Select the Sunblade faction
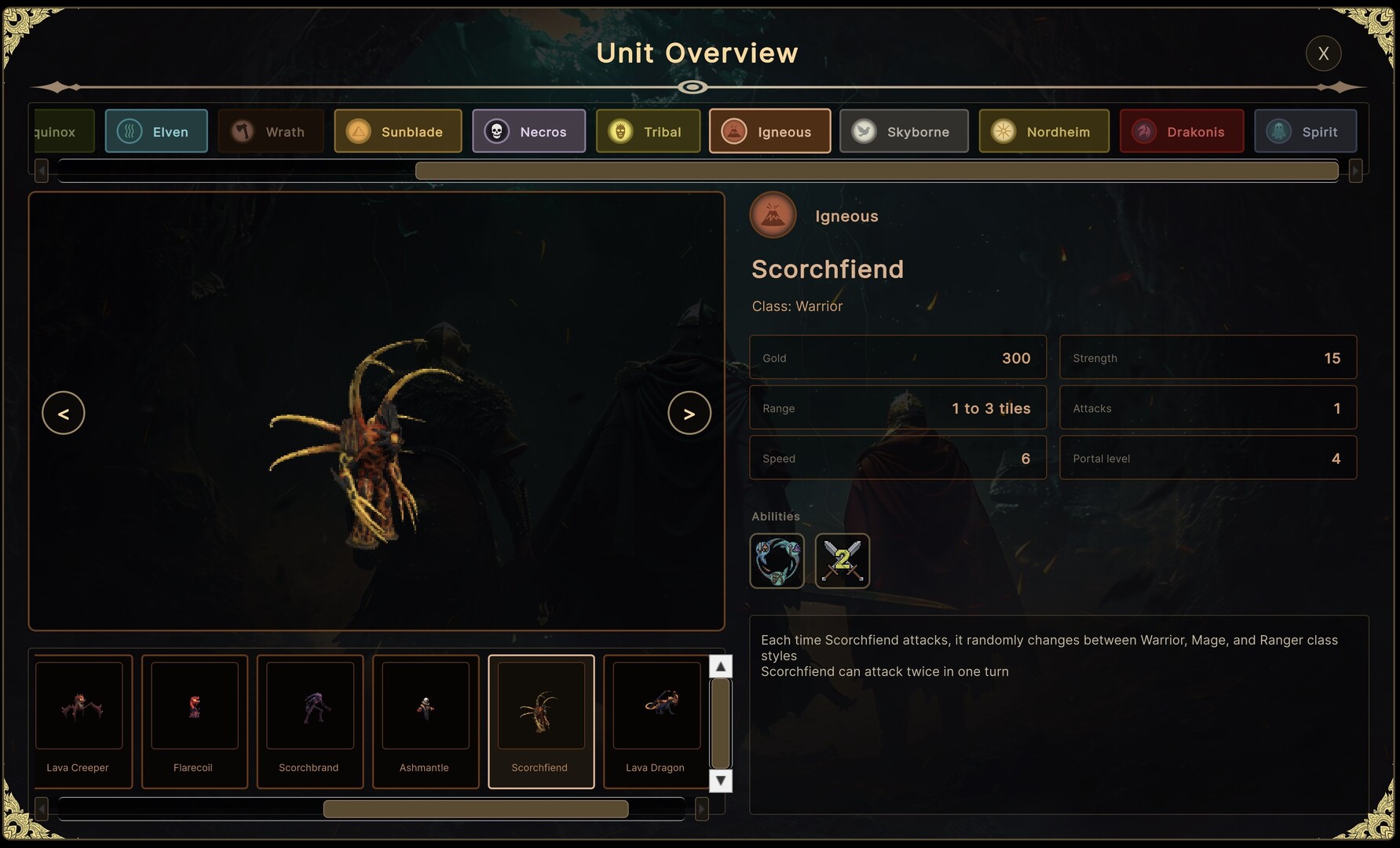Screen dimensions: 1400x848 click(x=398, y=131)
